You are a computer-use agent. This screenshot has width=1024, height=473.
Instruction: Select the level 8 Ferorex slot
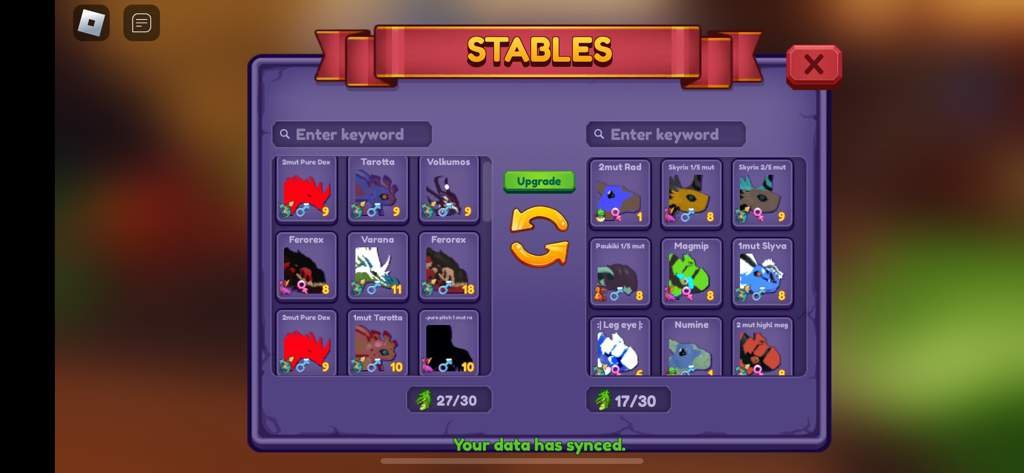point(306,266)
